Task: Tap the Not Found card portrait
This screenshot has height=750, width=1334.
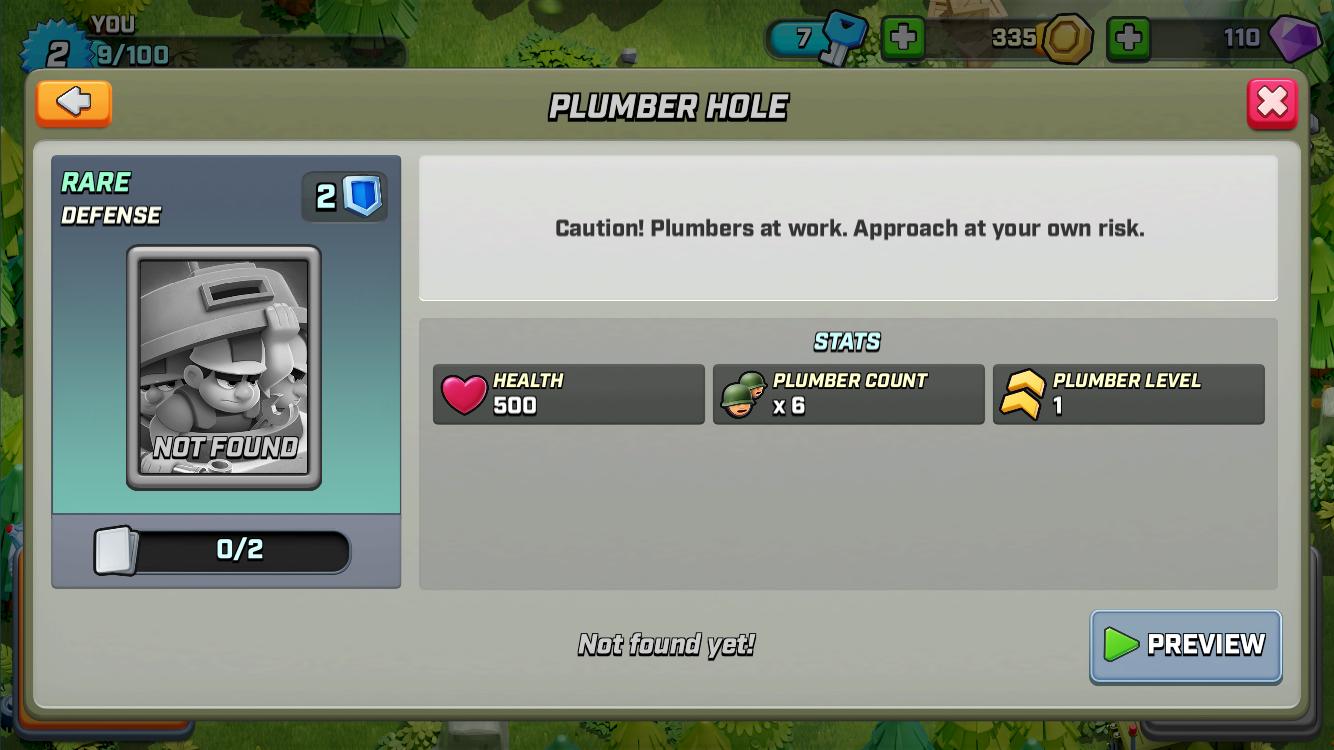Action: (224, 370)
